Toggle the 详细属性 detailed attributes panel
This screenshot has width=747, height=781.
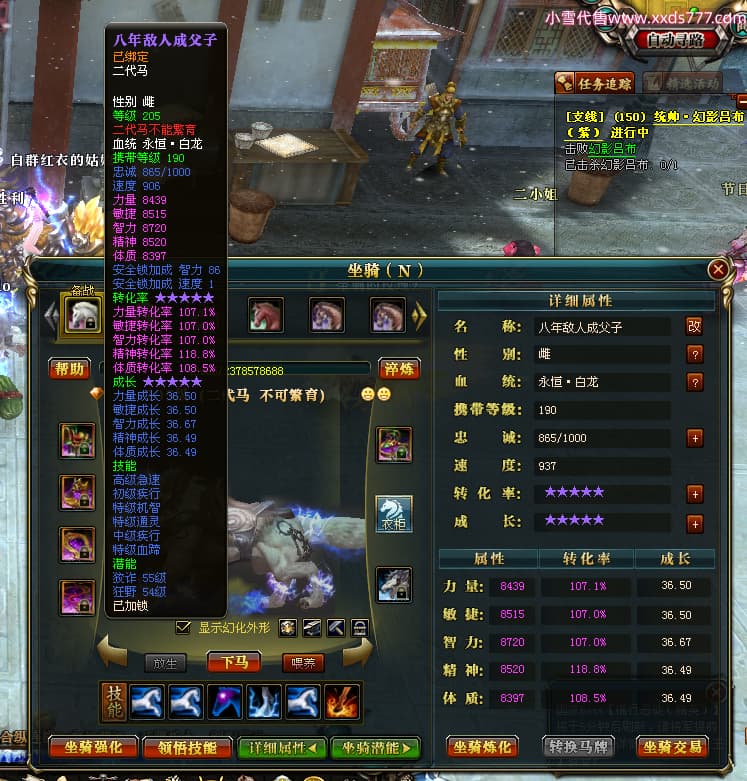282,747
